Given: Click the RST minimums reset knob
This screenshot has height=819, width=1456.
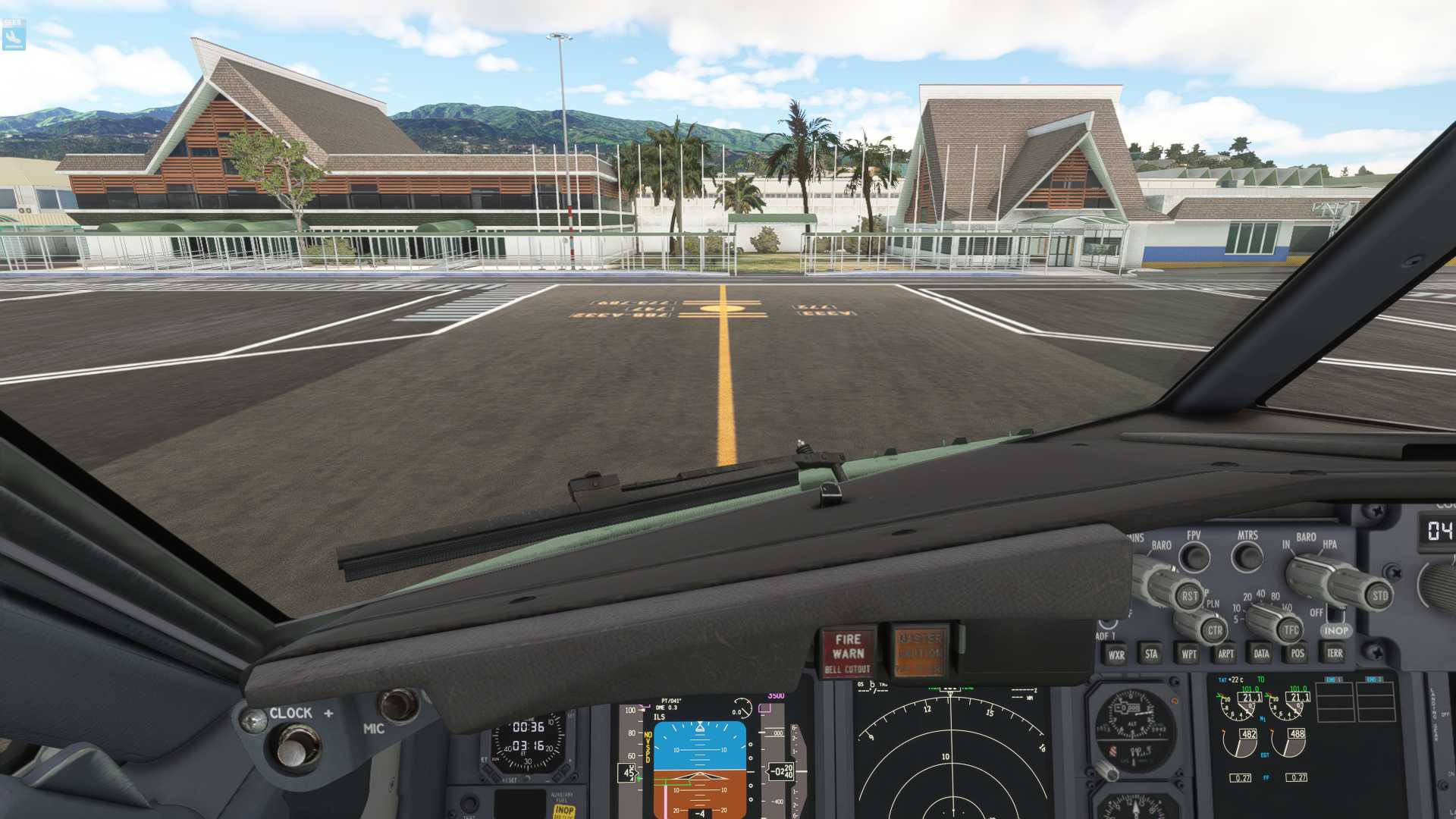Looking at the screenshot, I should pyautogui.click(x=1190, y=596).
